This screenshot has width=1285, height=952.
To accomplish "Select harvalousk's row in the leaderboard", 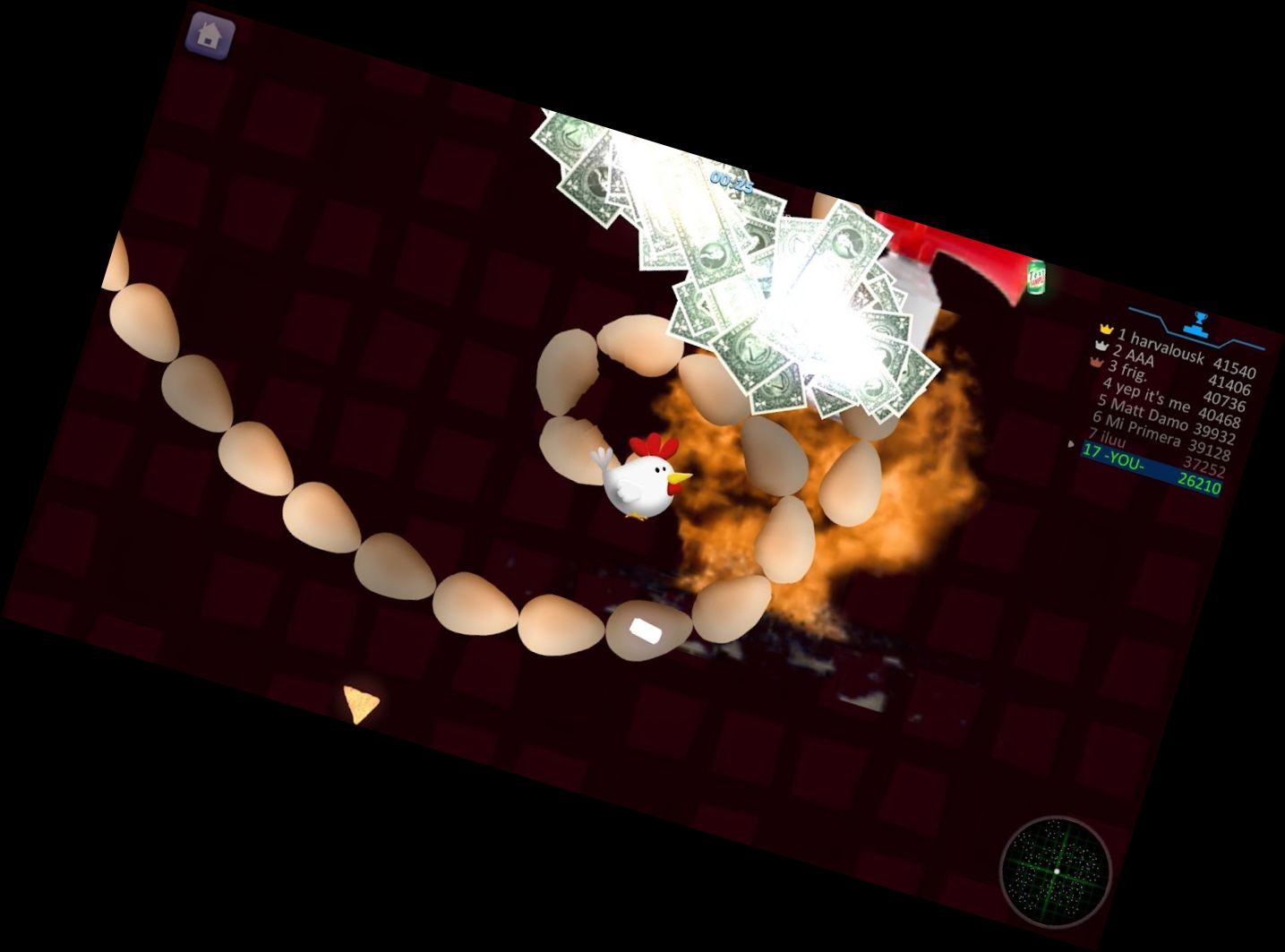I will (x=1177, y=351).
